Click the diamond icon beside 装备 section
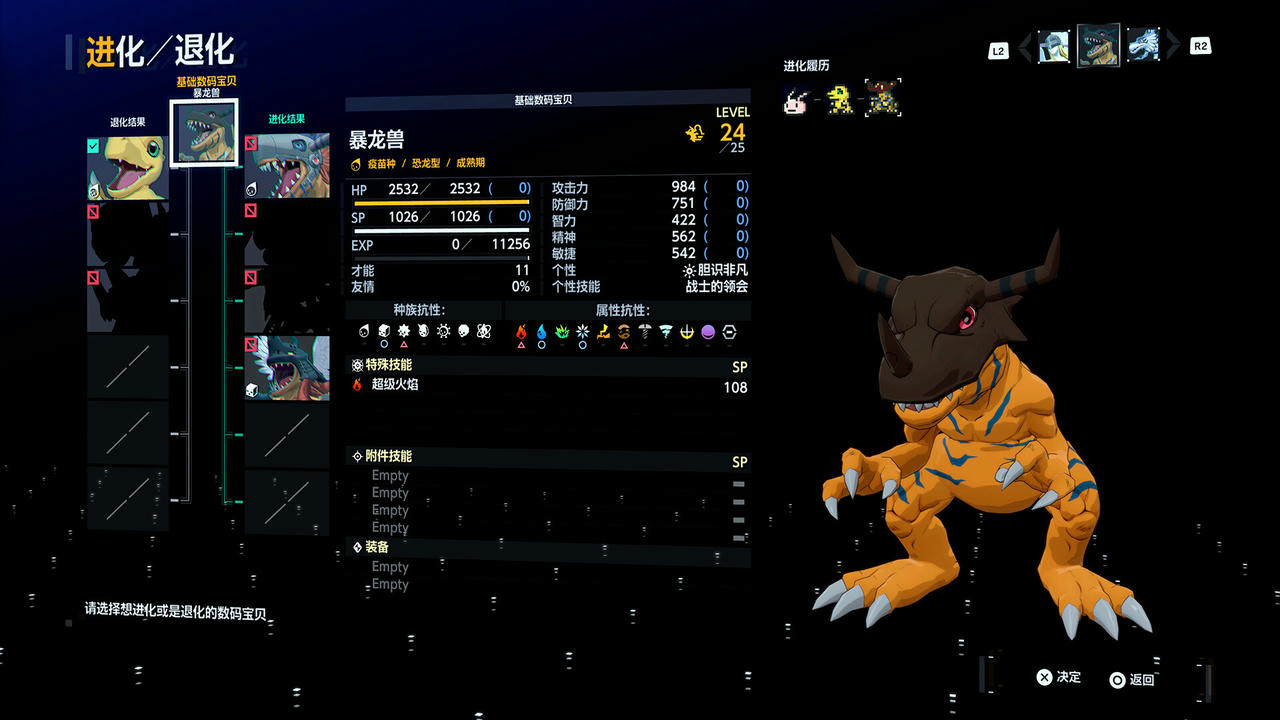The width and height of the screenshot is (1280, 720). [x=357, y=546]
